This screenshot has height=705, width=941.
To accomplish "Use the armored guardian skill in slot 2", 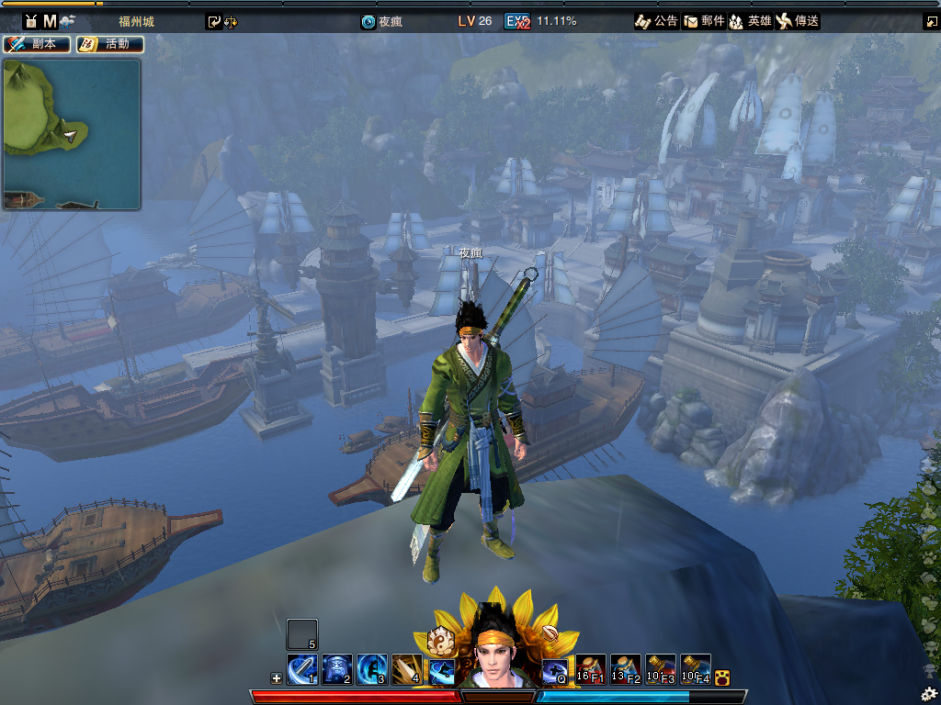I will 337,669.
